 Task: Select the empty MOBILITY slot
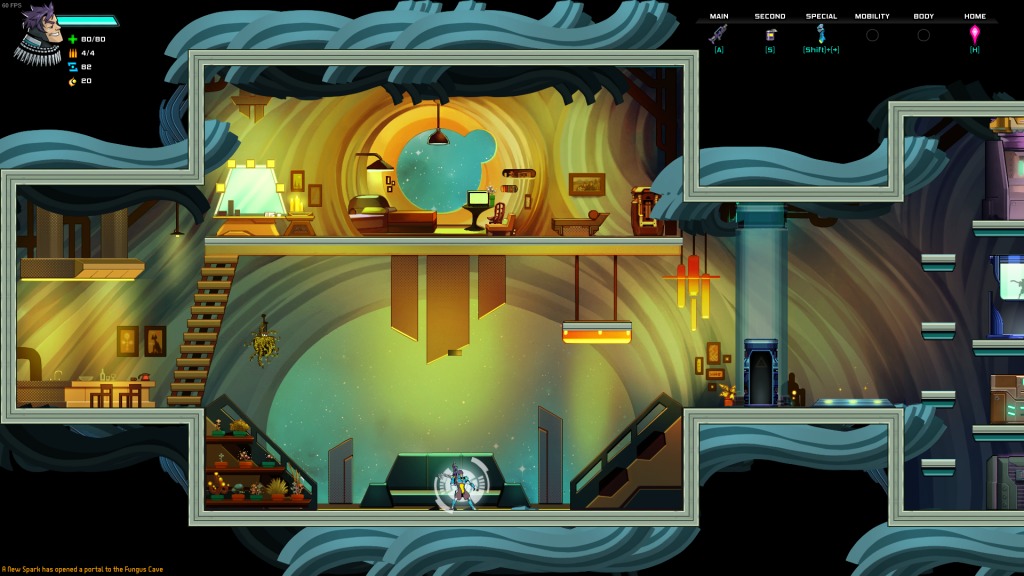point(872,35)
